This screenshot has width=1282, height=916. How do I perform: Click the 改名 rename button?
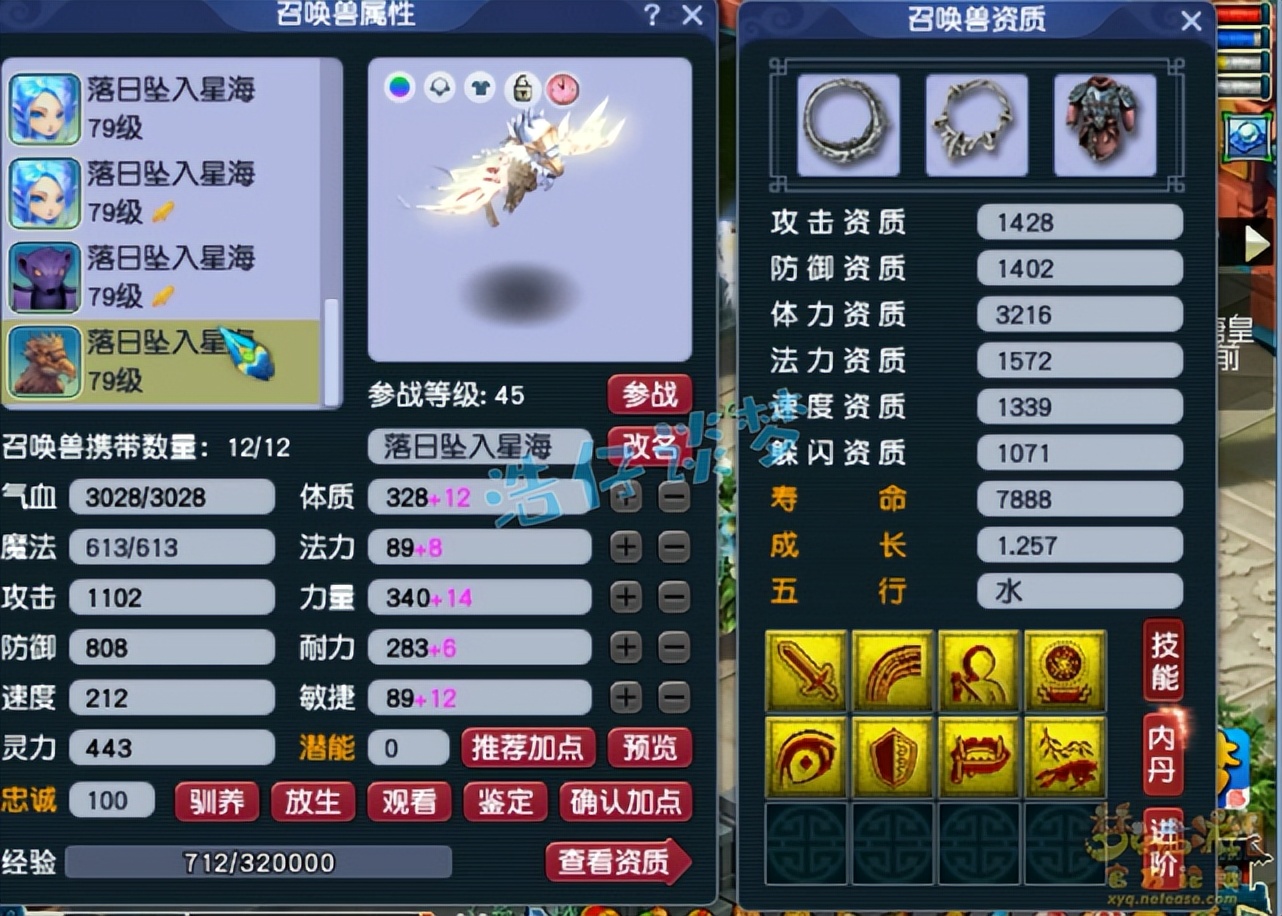point(649,447)
